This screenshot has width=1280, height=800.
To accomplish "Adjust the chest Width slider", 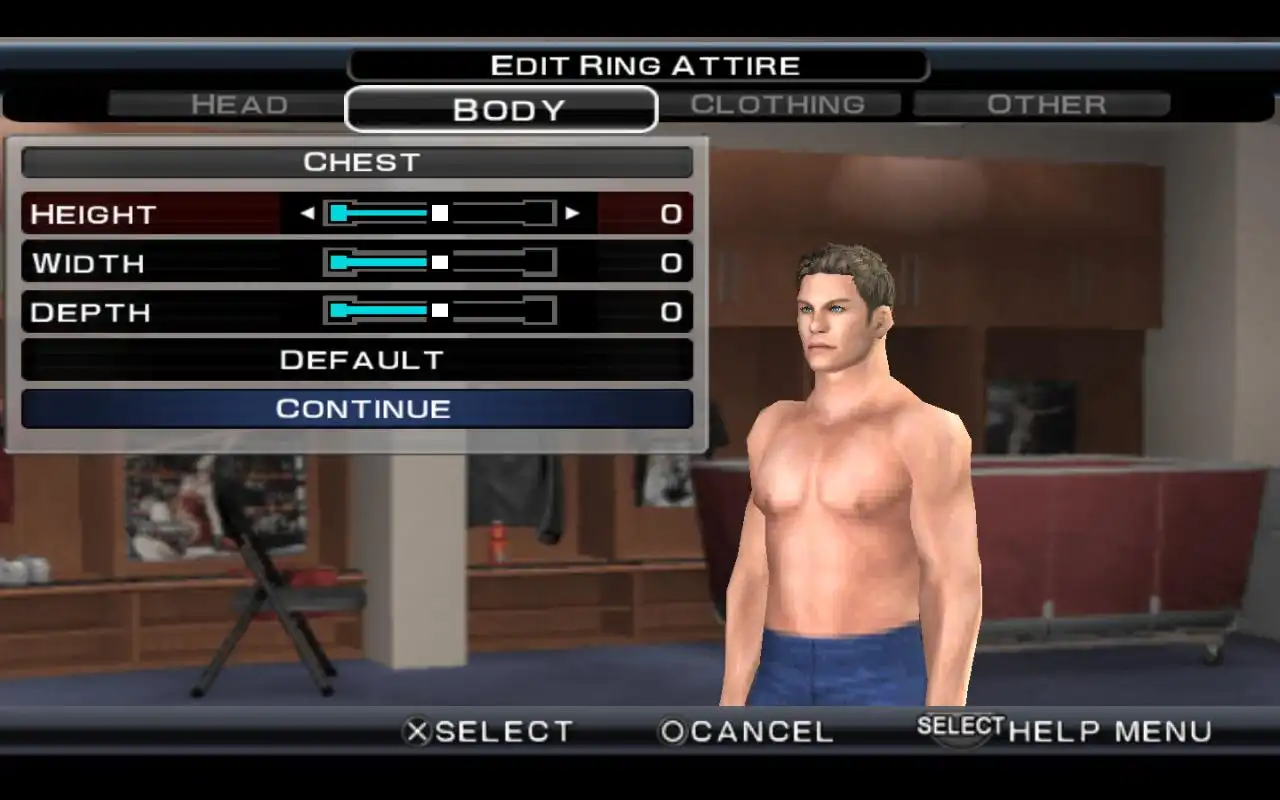I will (x=440, y=262).
